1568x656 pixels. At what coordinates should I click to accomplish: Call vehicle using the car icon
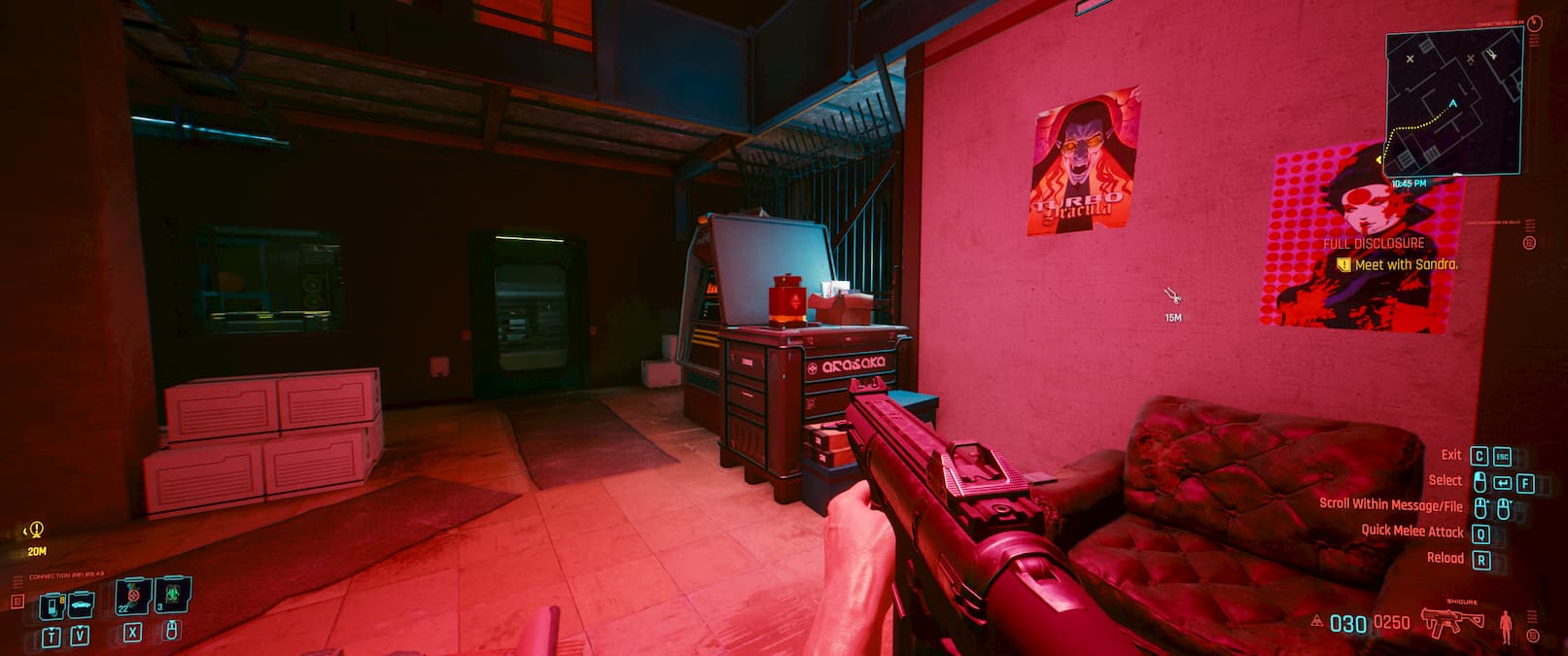coord(81,604)
